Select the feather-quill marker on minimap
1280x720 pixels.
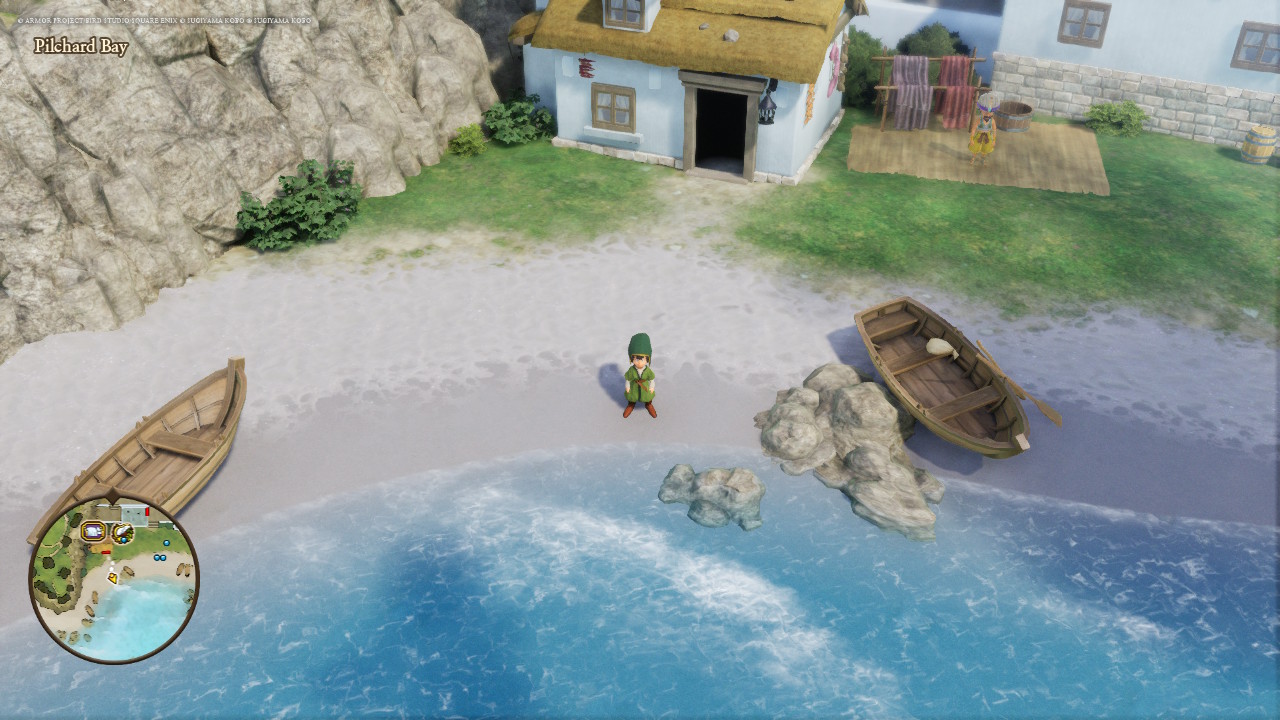click(123, 532)
